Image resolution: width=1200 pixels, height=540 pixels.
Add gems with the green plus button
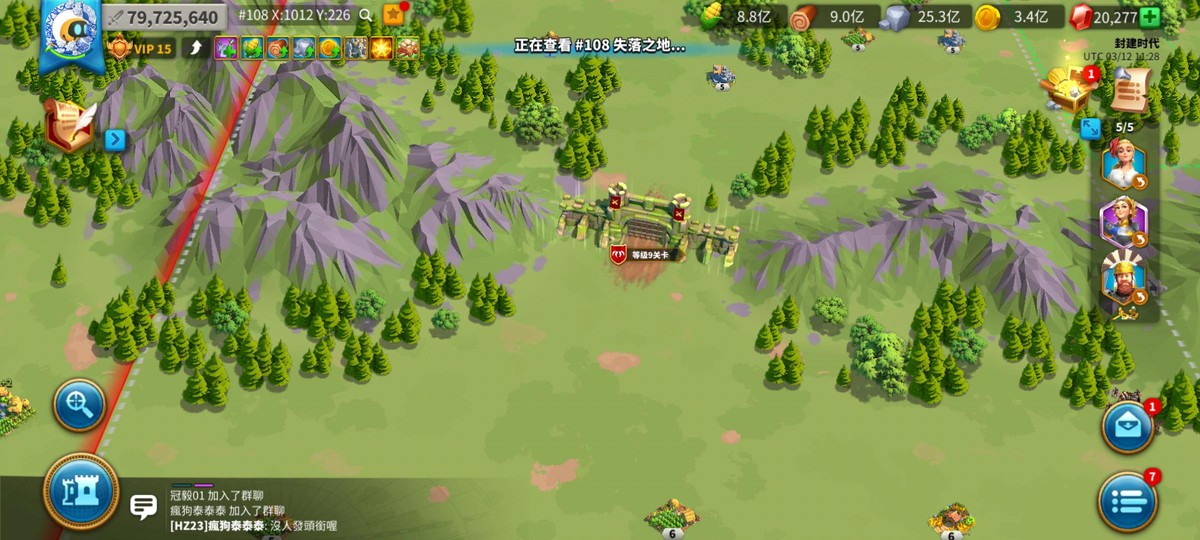click(1150, 17)
